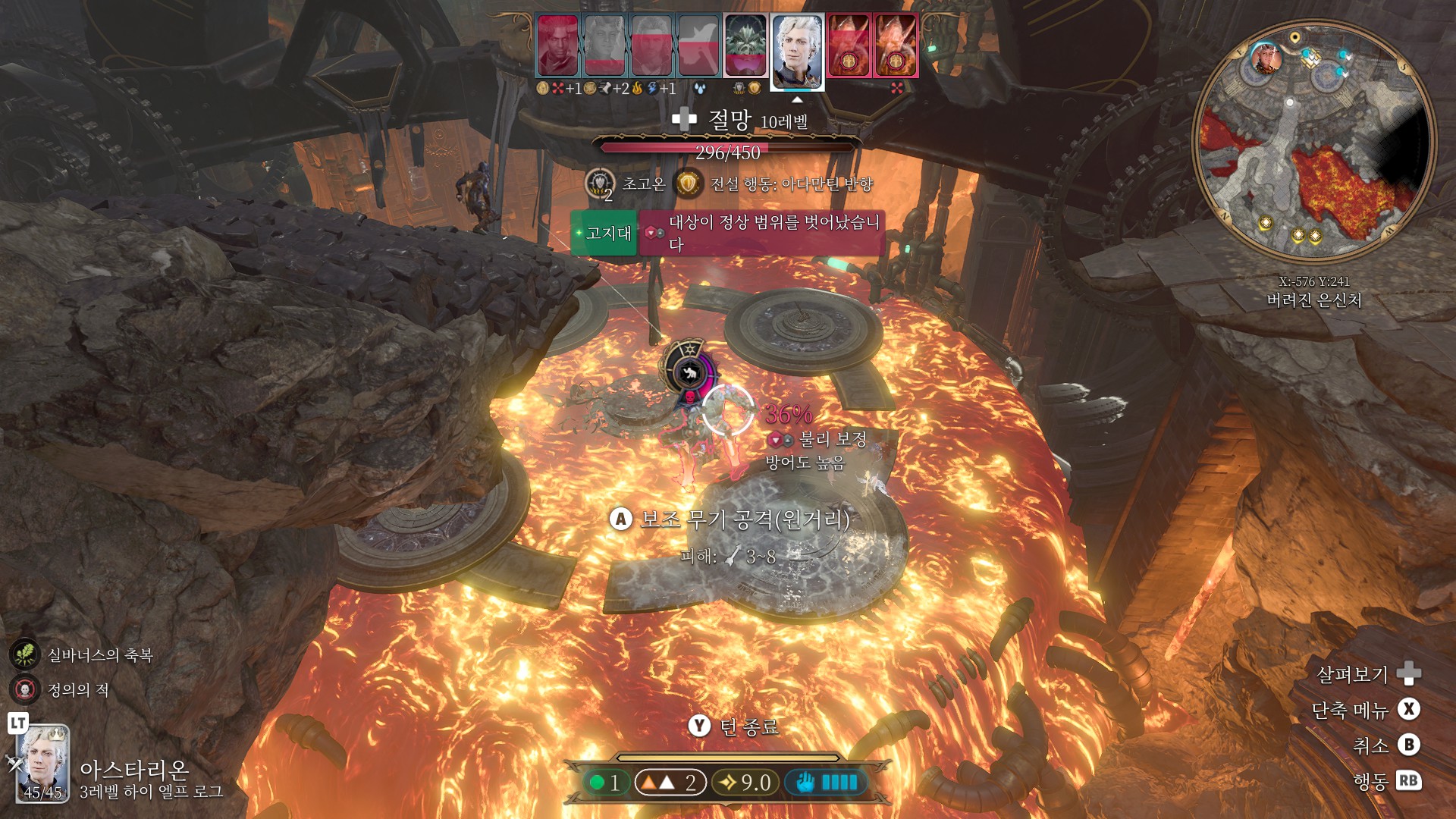The width and height of the screenshot is (1456, 819).
Task: Open the circular minimap
Action: coord(1313,142)
